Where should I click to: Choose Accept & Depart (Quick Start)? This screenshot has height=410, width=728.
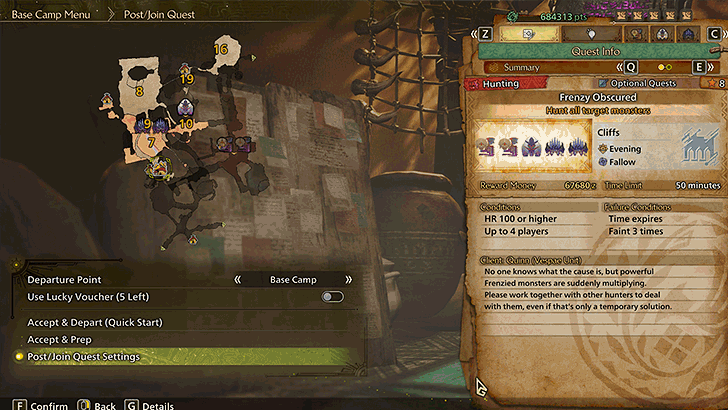(94, 322)
